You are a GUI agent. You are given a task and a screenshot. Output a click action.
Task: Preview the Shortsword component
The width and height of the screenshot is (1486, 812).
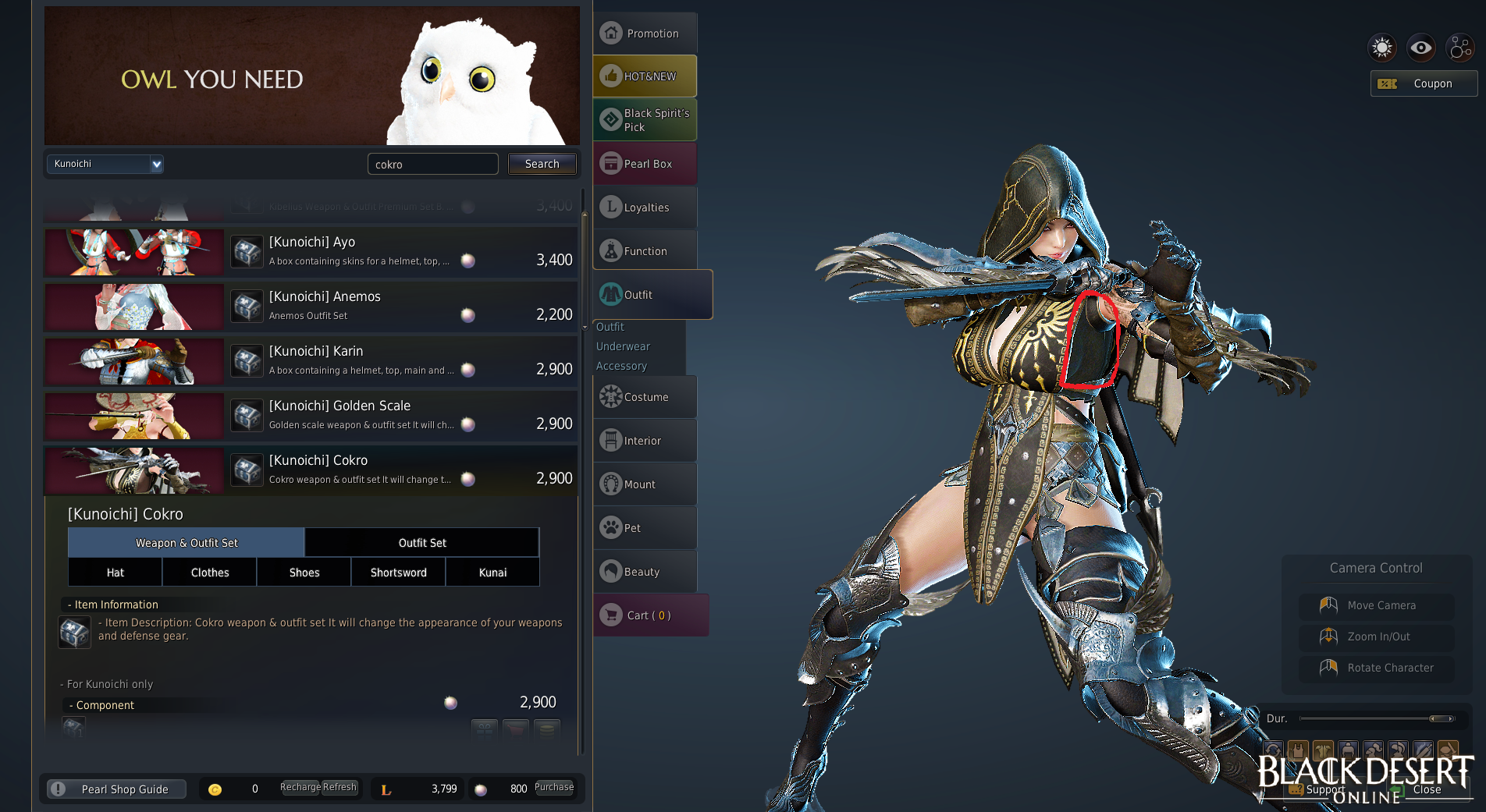pos(398,573)
